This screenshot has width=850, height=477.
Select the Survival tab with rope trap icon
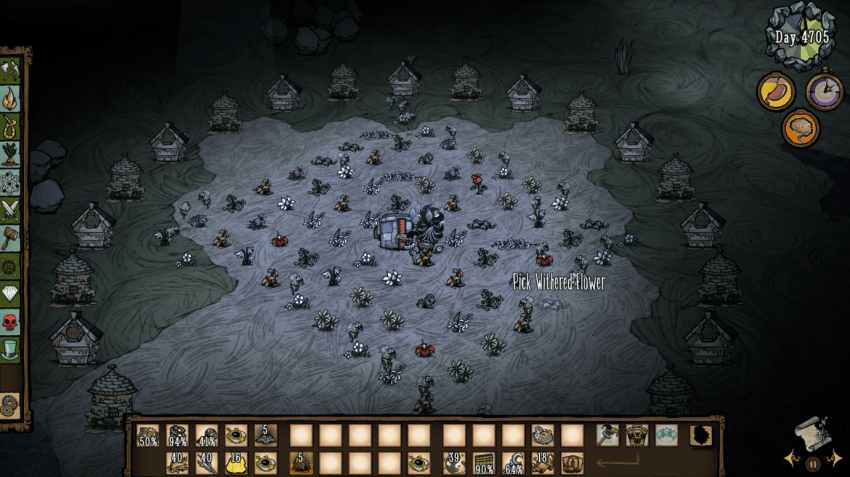point(12,126)
